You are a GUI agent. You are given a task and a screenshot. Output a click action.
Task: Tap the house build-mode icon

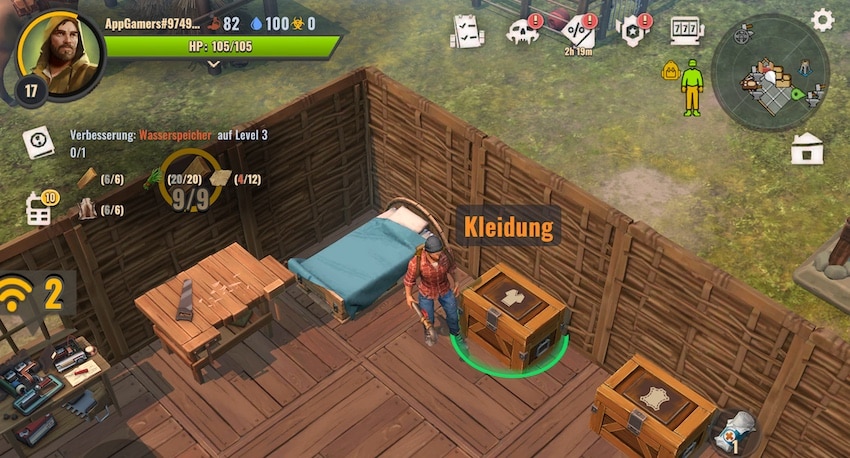[806, 148]
